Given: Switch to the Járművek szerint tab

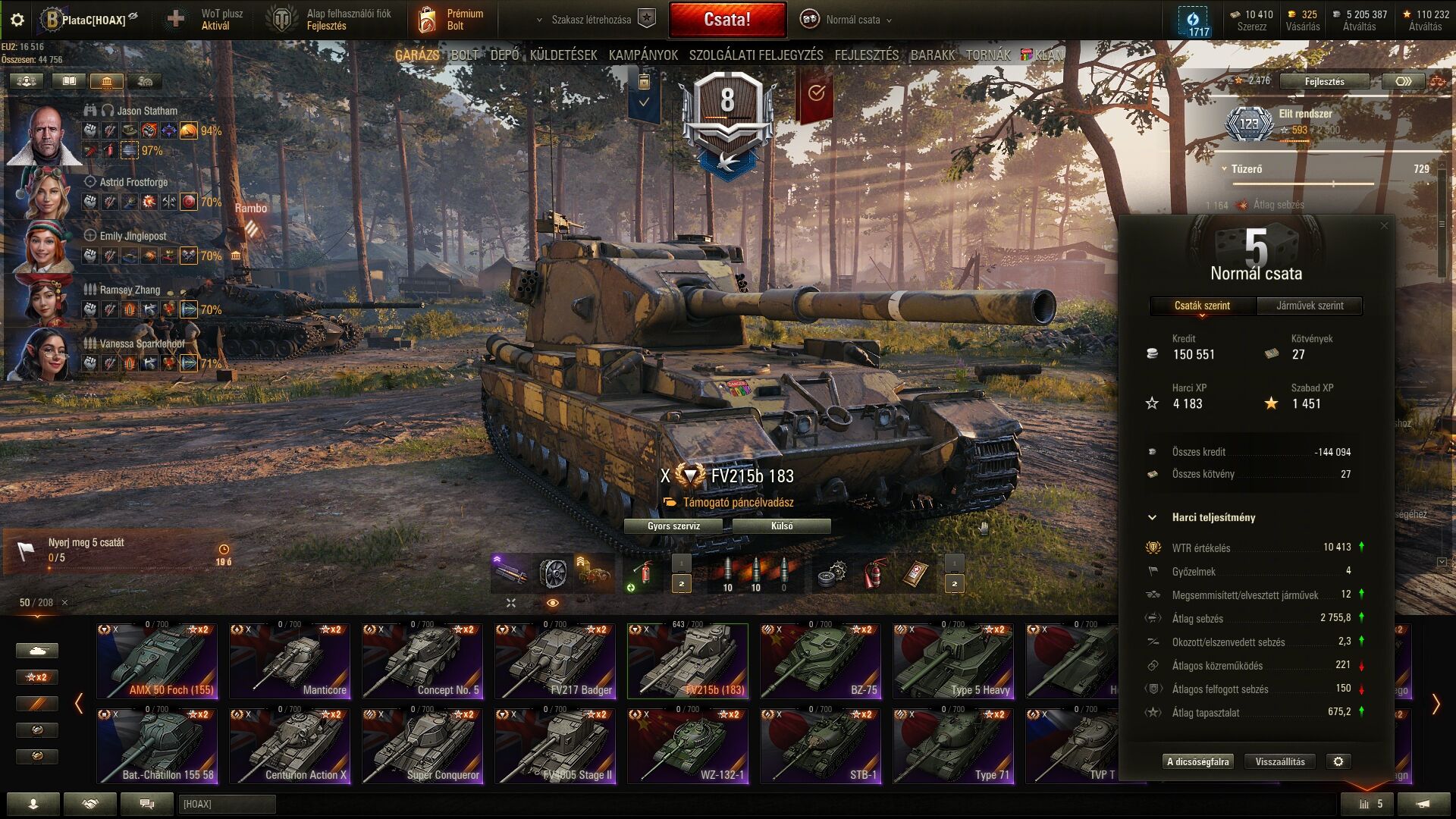Looking at the screenshot, I should coord(1310,306).
